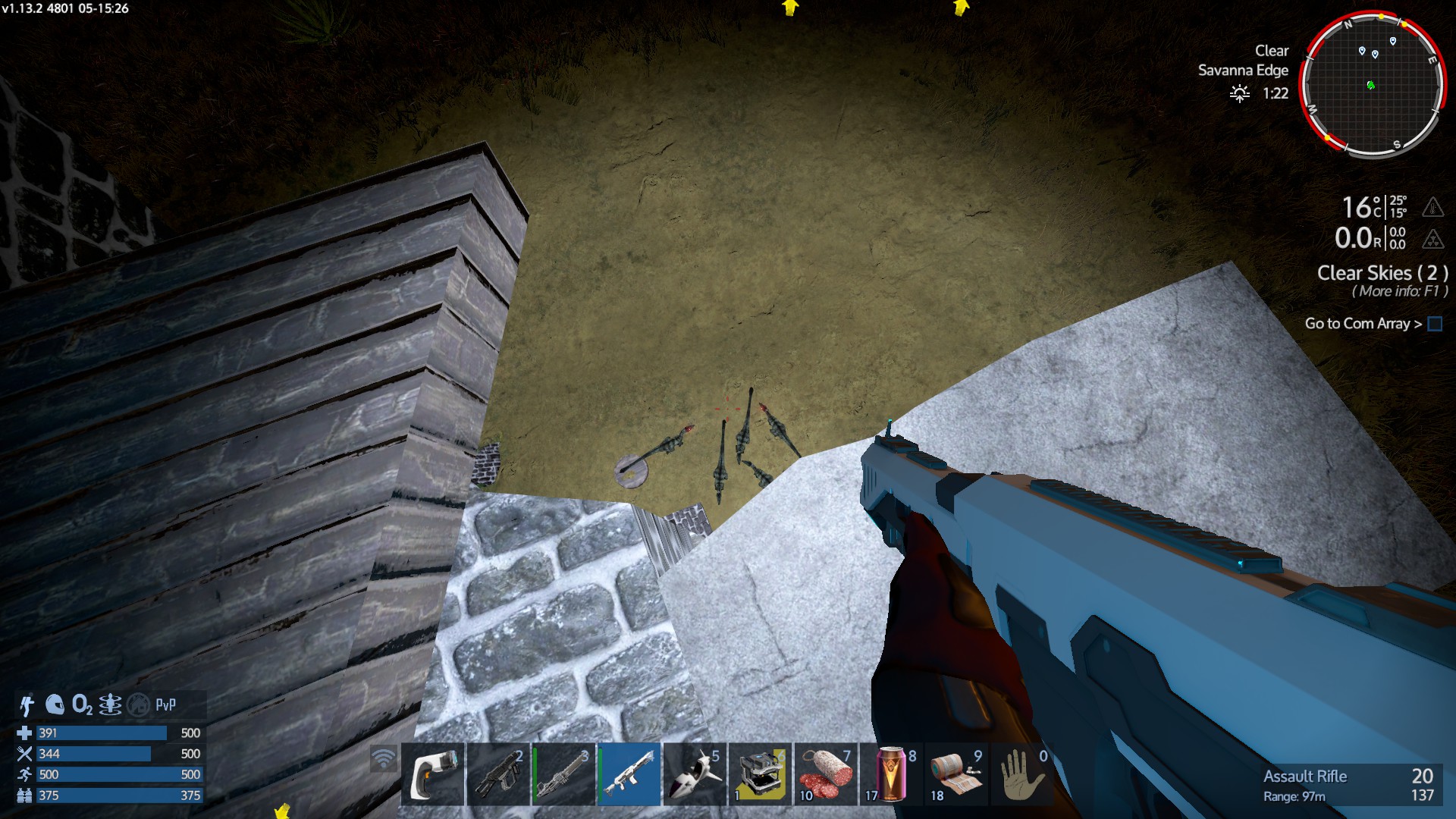Tick the Go to Com Array checkbox
The width and height of the screenshot is (1456, 819).
(x=1435, y=324)
